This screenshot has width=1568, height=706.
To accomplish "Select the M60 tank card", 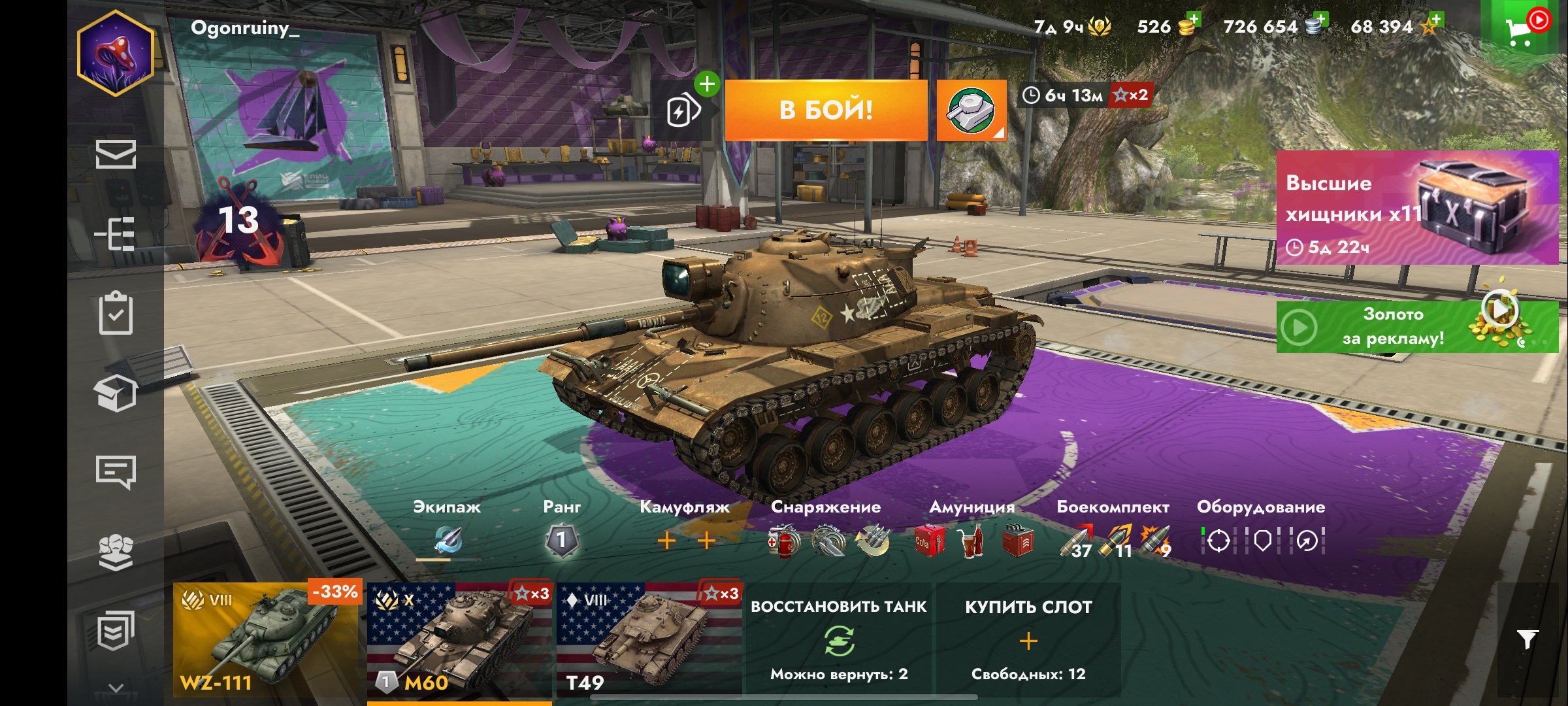I will point(459,640).
